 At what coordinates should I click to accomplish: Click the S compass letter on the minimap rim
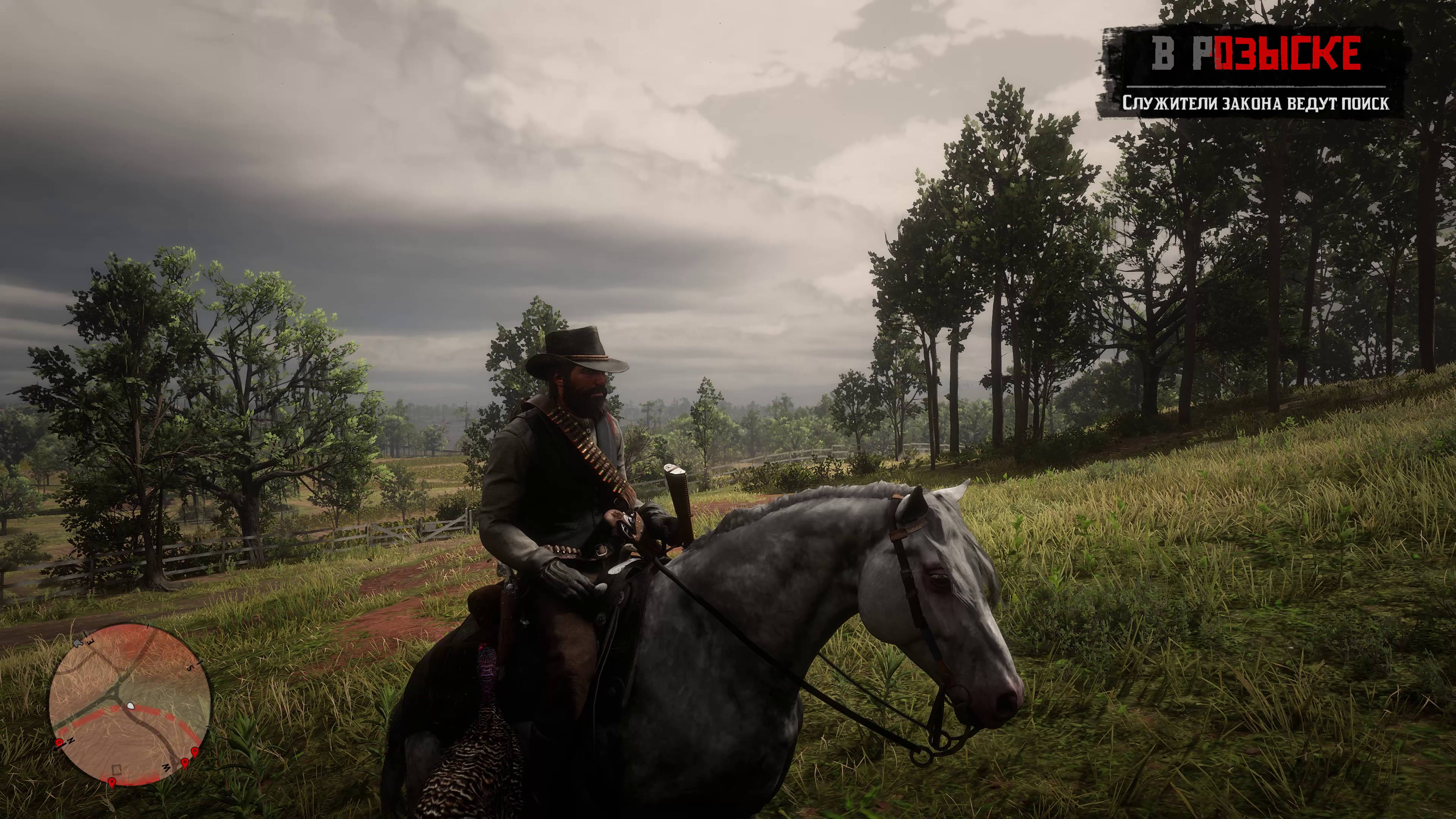coord(190,668)
